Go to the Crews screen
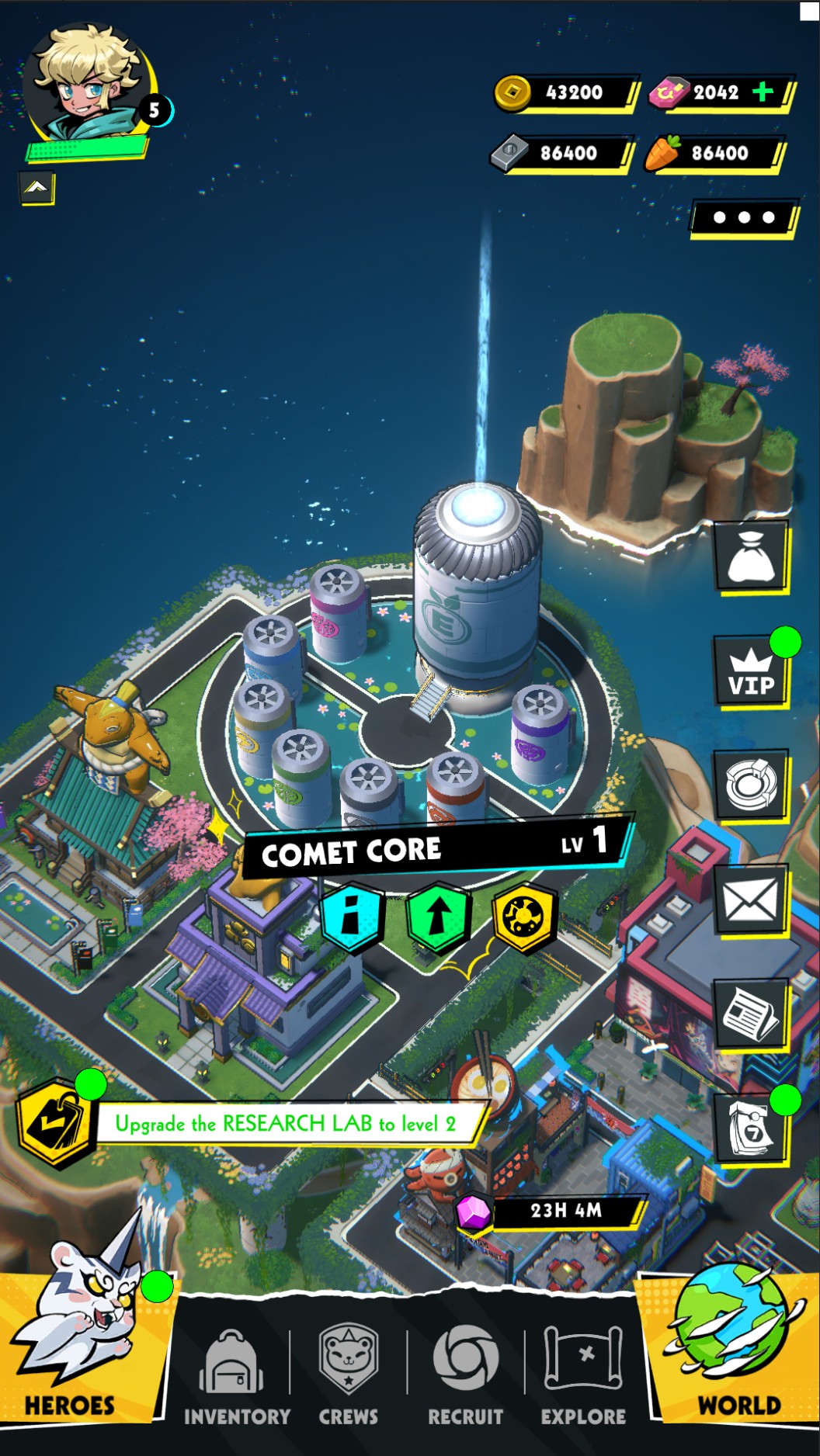 (349, 1375)
